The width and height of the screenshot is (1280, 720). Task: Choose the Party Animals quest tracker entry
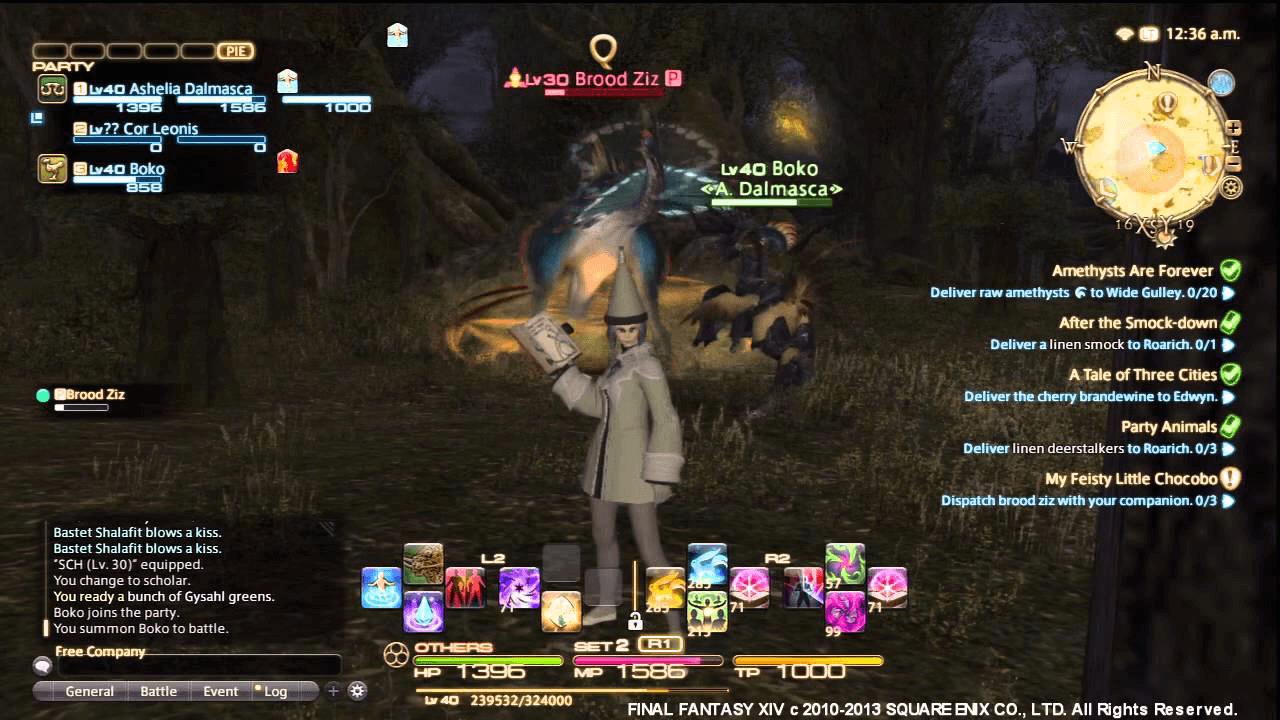pyautogui.click(x=1168, y=427)
